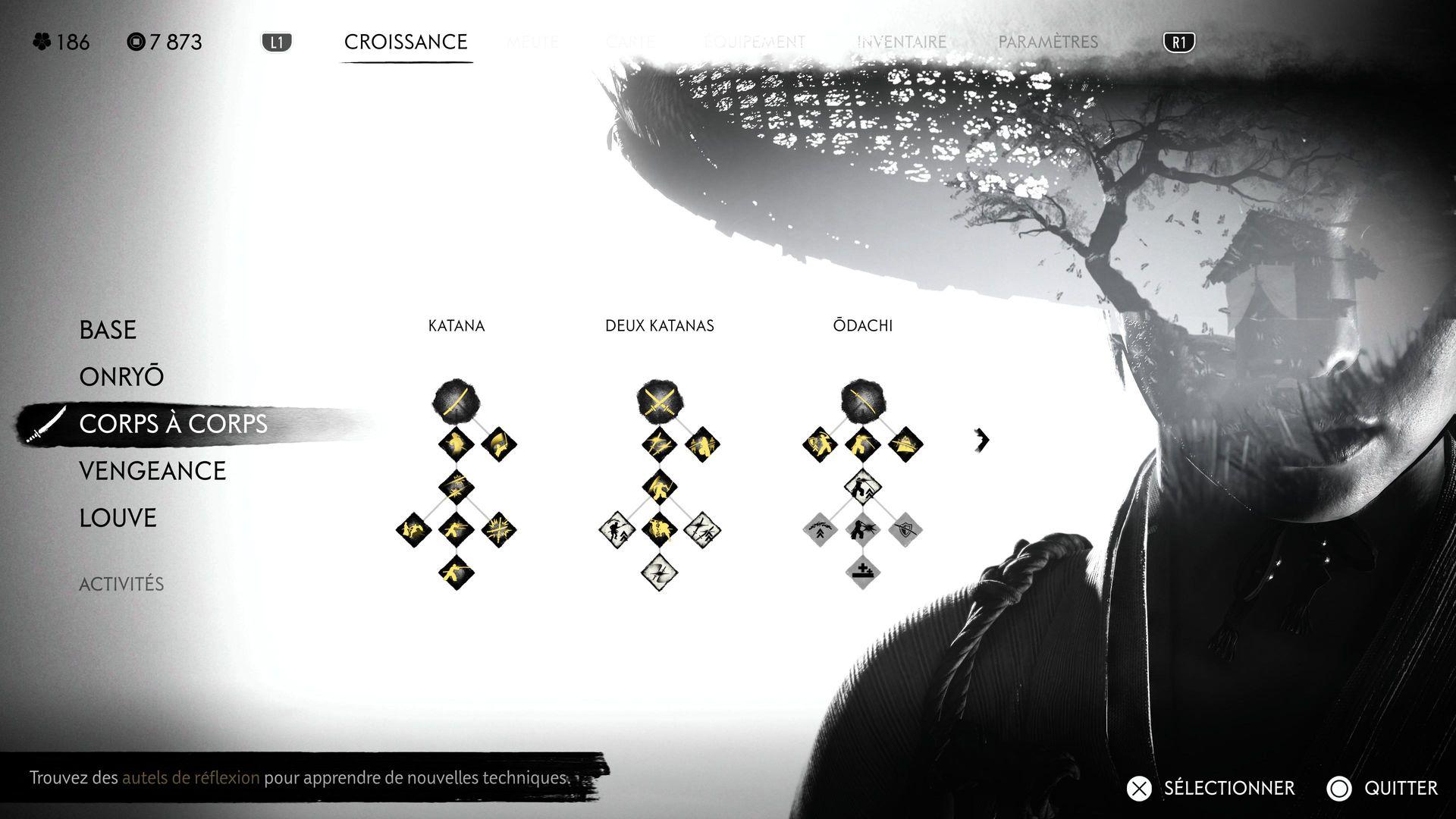Show the Vengeance skill category

(152, 471)
